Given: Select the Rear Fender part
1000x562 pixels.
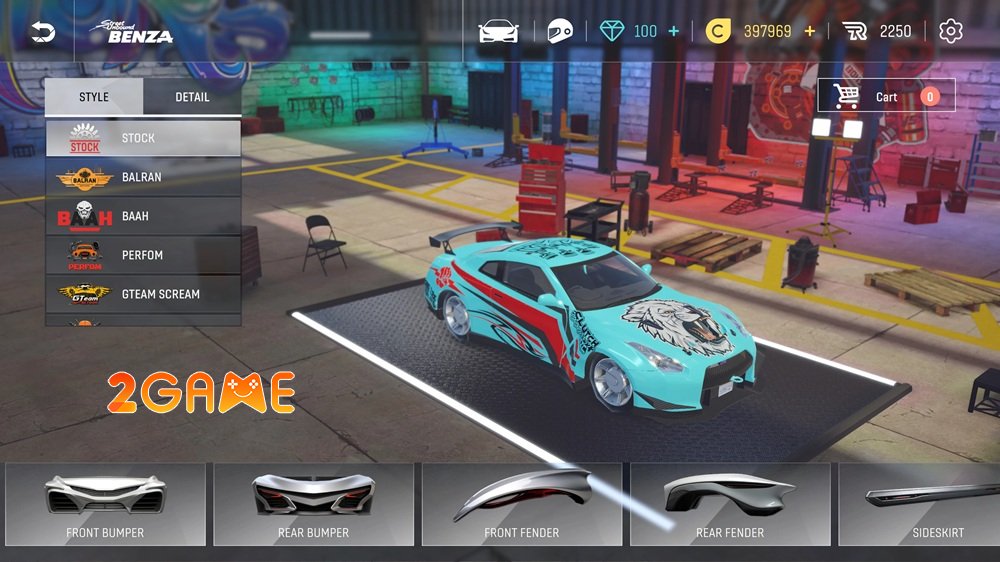Looking at the screenshot, I should [x=729, y=504].
